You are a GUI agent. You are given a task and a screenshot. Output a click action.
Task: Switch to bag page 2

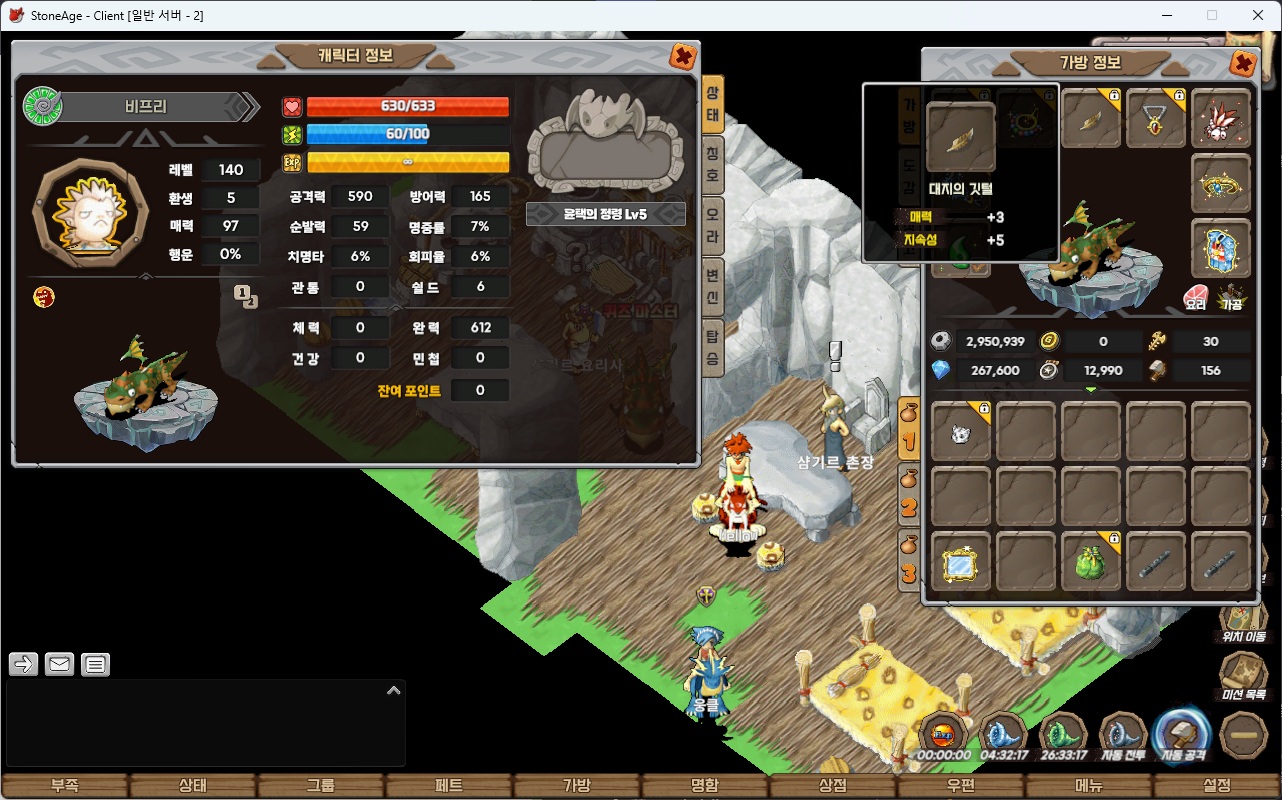point(909,495)
